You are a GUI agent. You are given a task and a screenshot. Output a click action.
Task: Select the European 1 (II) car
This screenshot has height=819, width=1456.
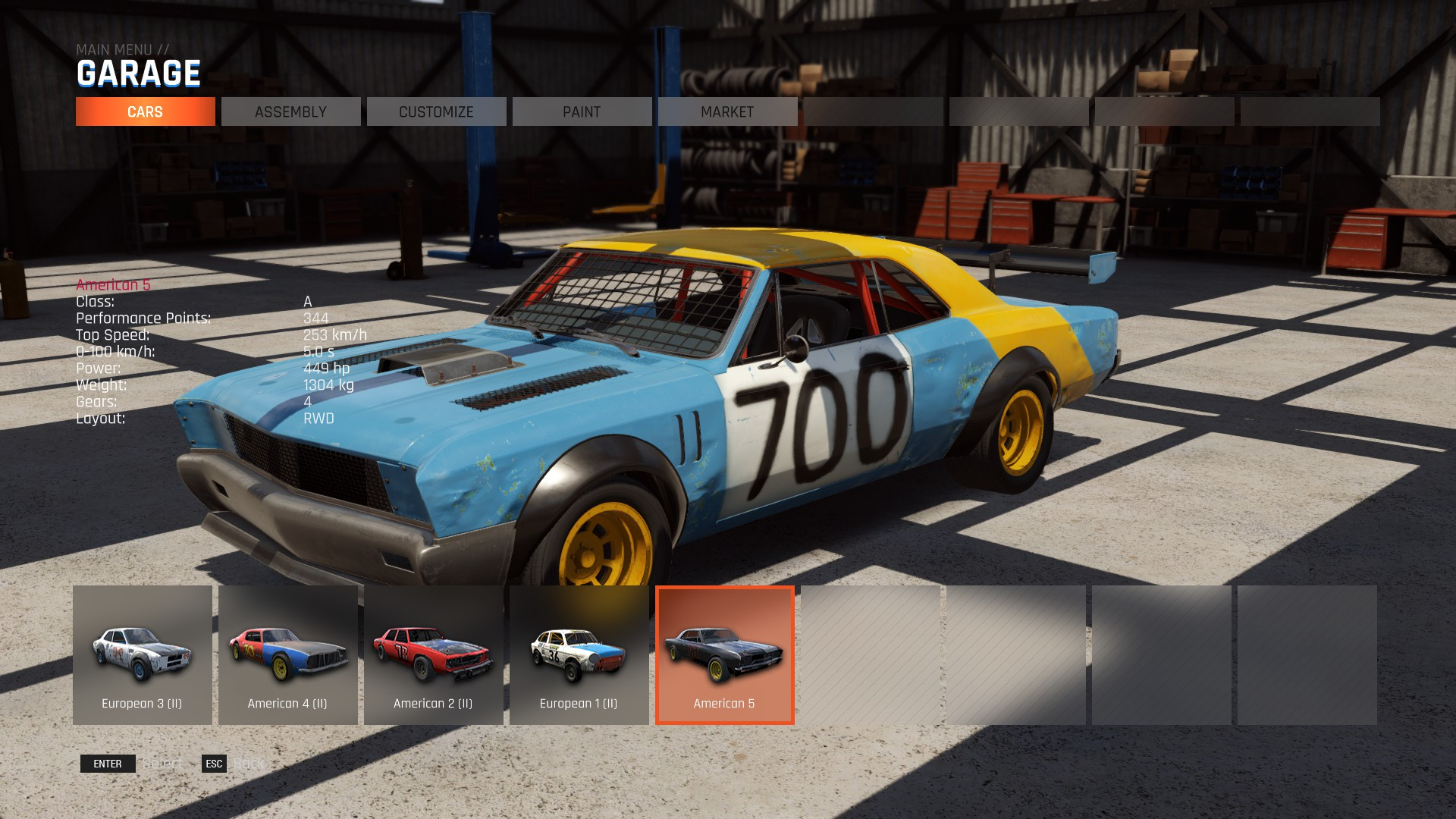point(579,655)
